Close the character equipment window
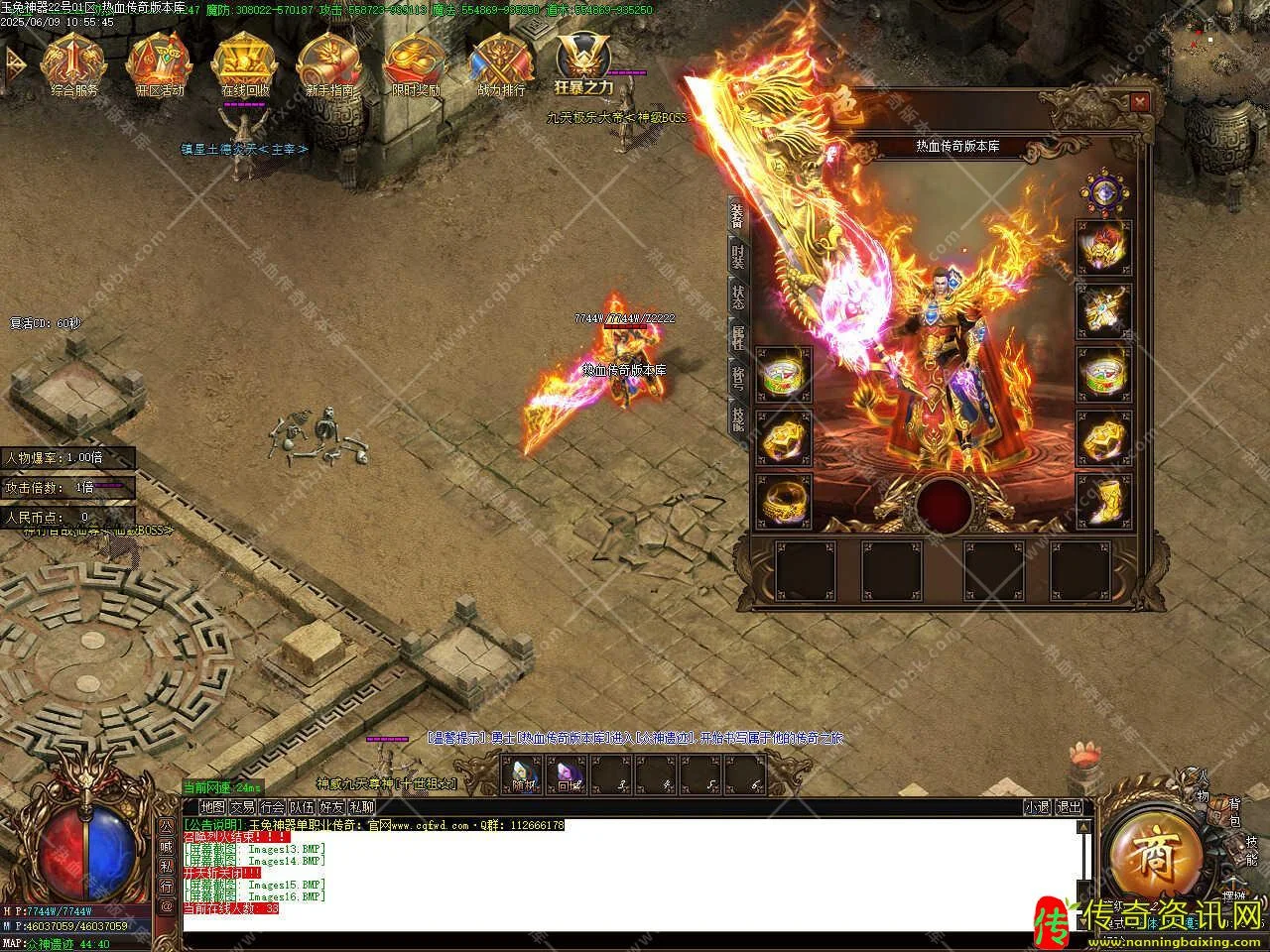Screen dimensions: 1270x952 1139,101
